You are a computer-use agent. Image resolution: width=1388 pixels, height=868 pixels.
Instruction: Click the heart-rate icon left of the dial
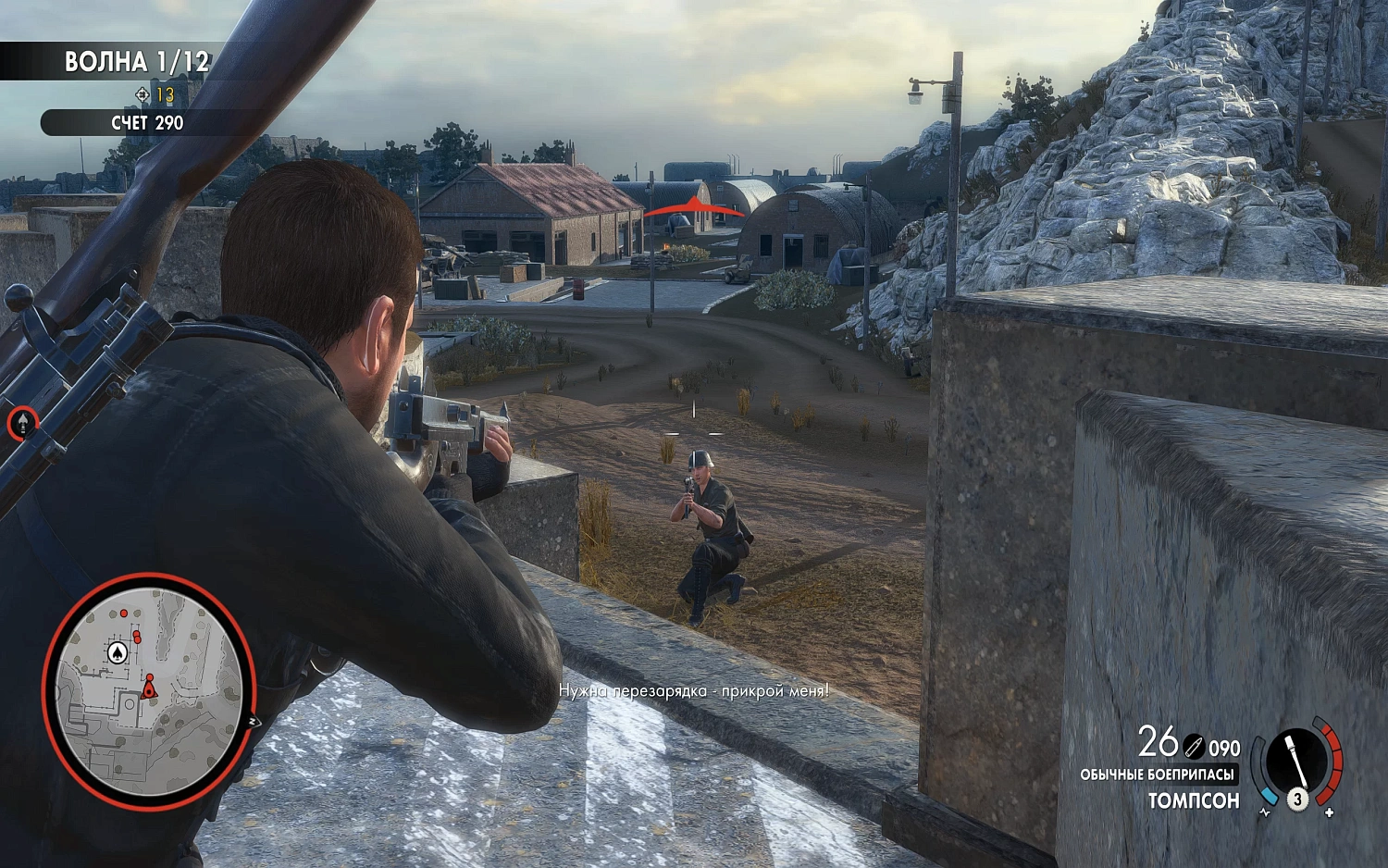1265,811
